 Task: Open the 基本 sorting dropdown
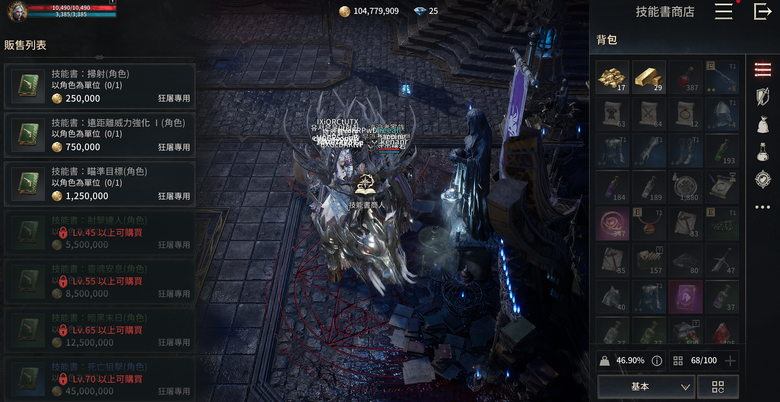[x=646, y=386]
